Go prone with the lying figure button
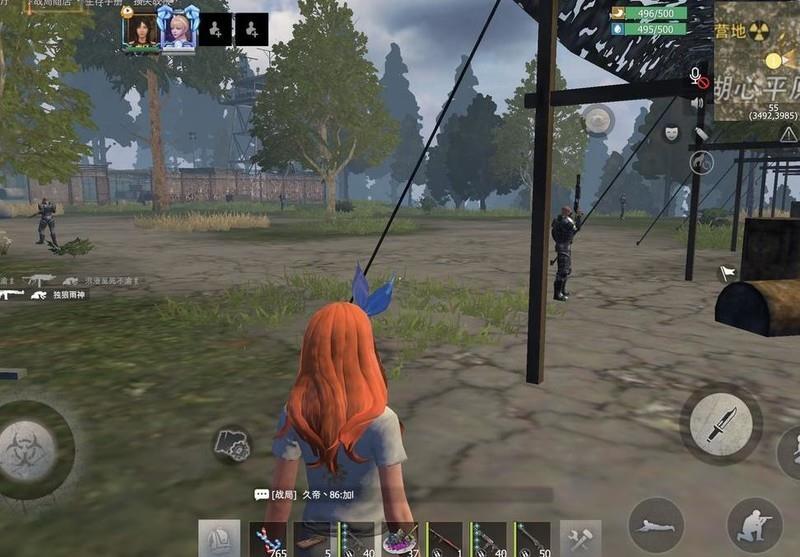Screen dimensions: 800x557 (x=656, y=524)
